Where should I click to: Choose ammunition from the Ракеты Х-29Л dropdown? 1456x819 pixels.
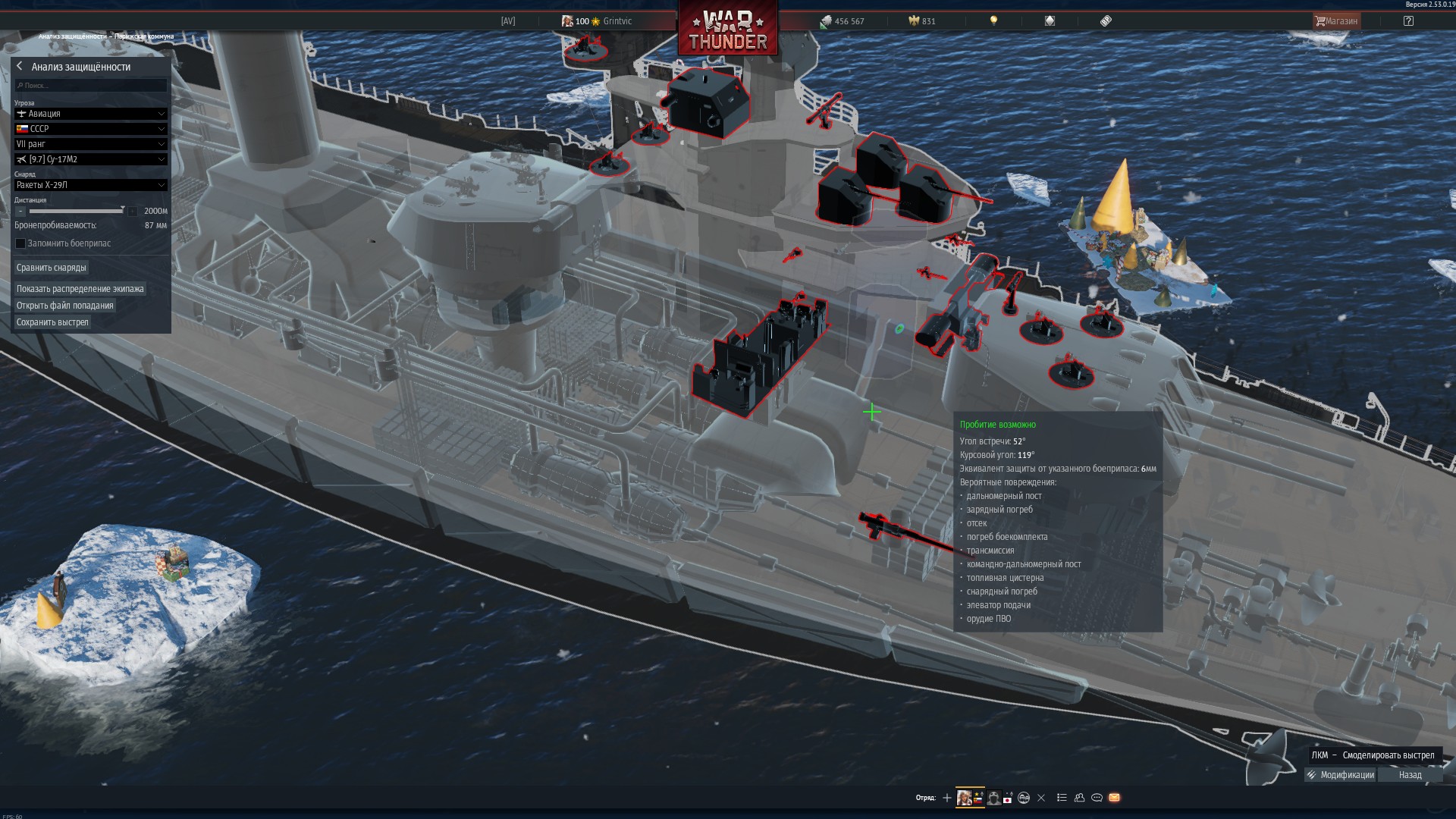tap(90, 185)
